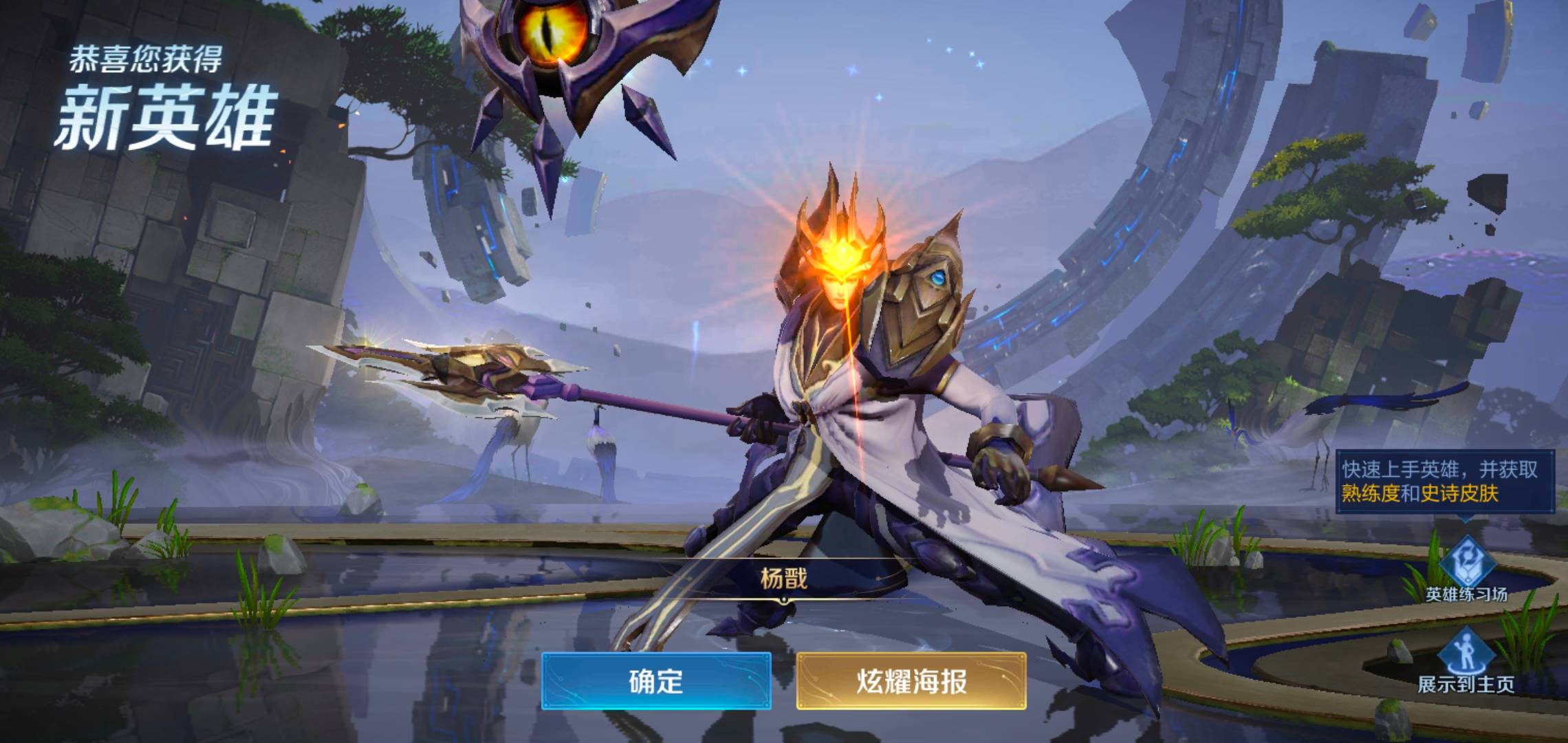Open the 炫耀海报 share poster
1568x743 pixels.
911,680
